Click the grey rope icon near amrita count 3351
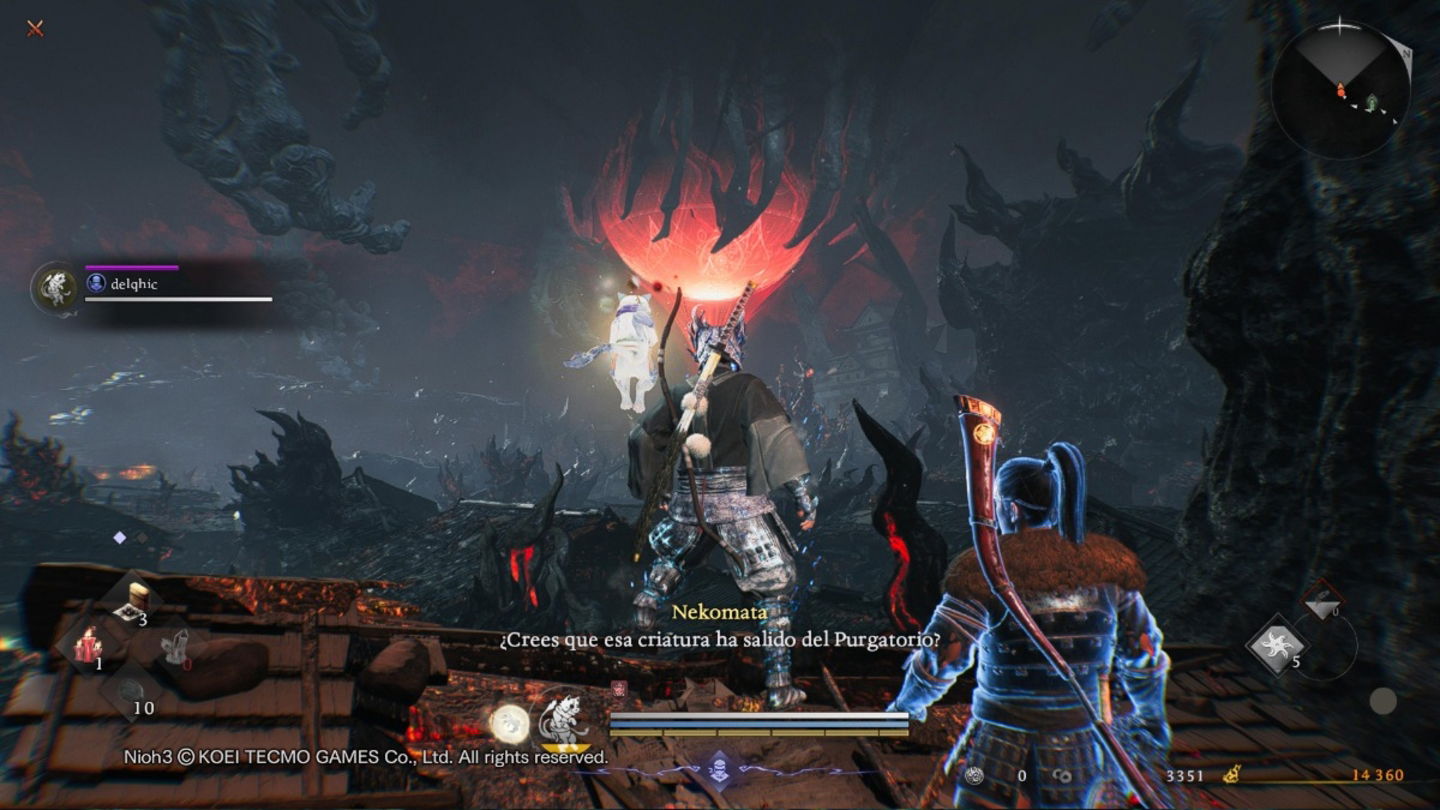 click(1063, 774)
